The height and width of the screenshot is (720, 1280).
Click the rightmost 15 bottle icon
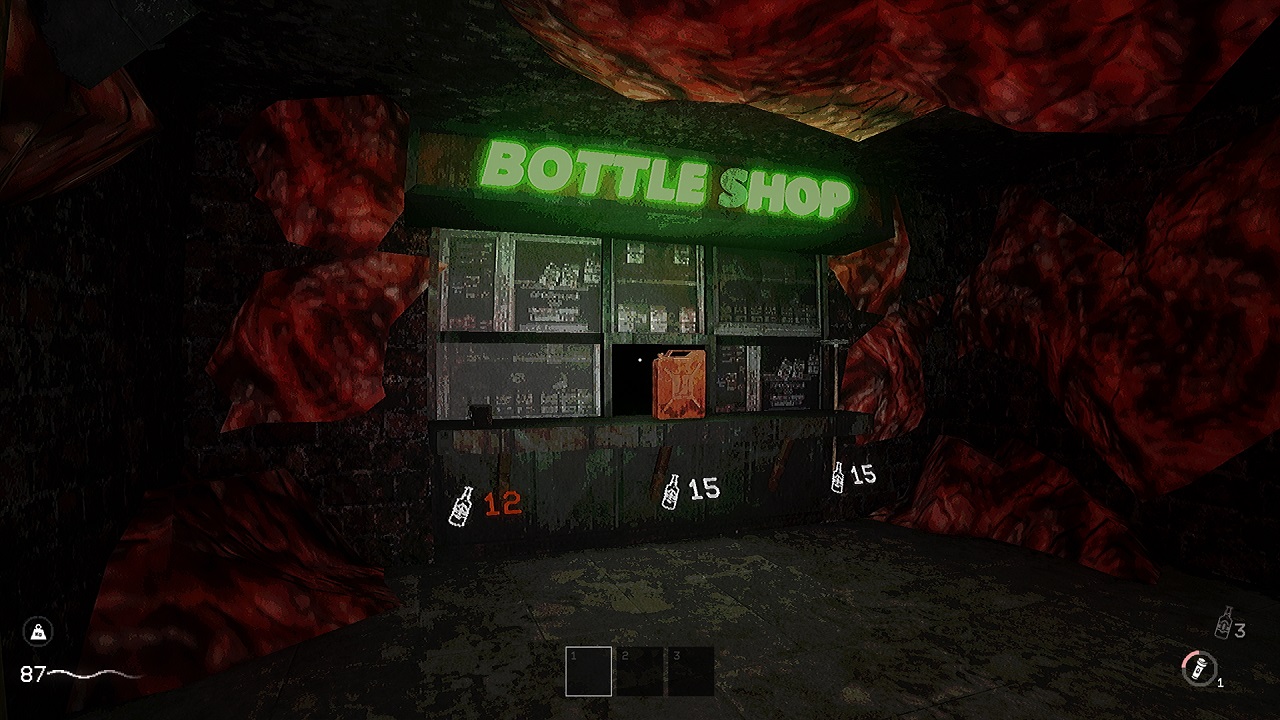(836, 477)
